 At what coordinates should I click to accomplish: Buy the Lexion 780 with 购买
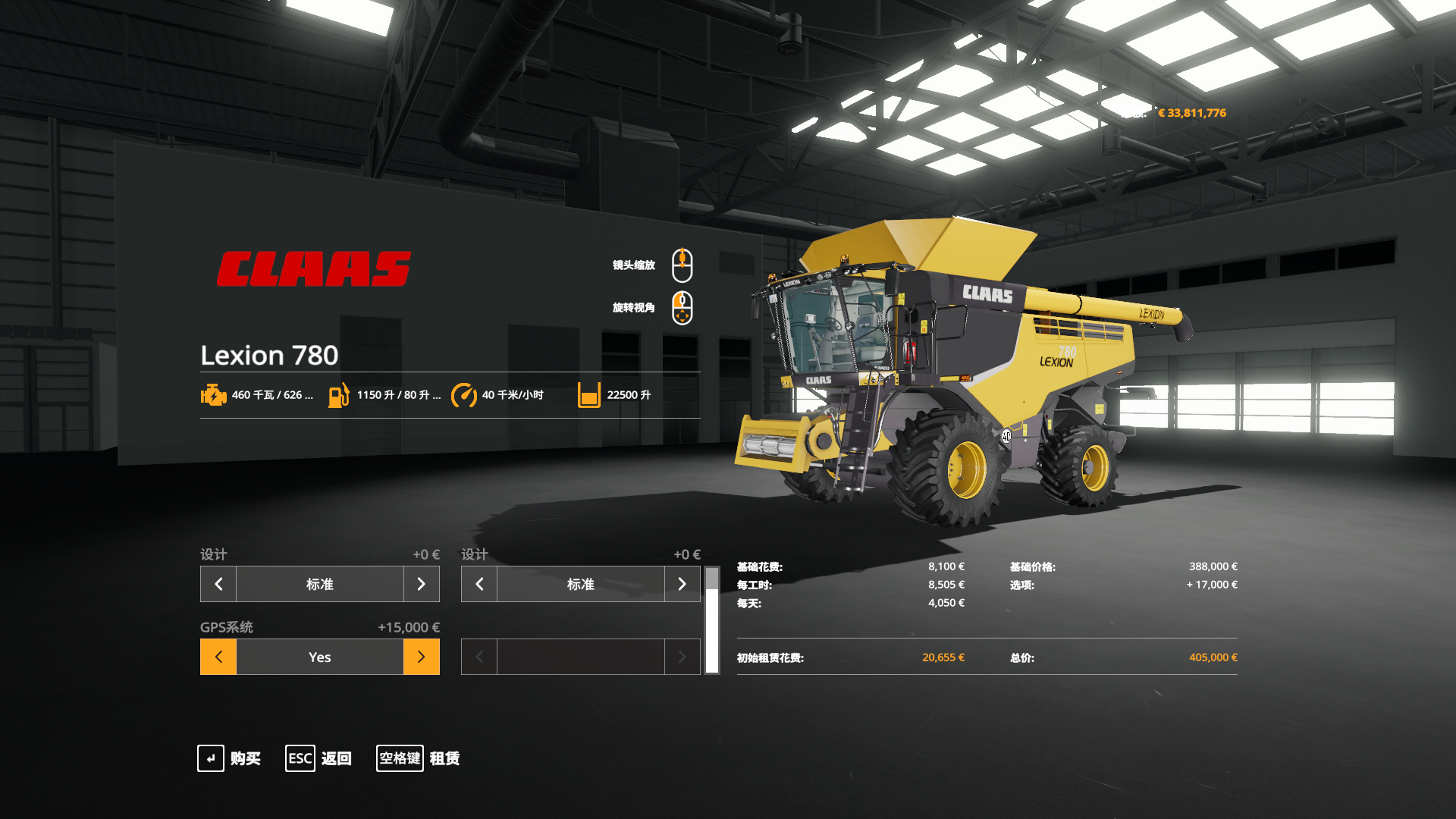point(229,758)
